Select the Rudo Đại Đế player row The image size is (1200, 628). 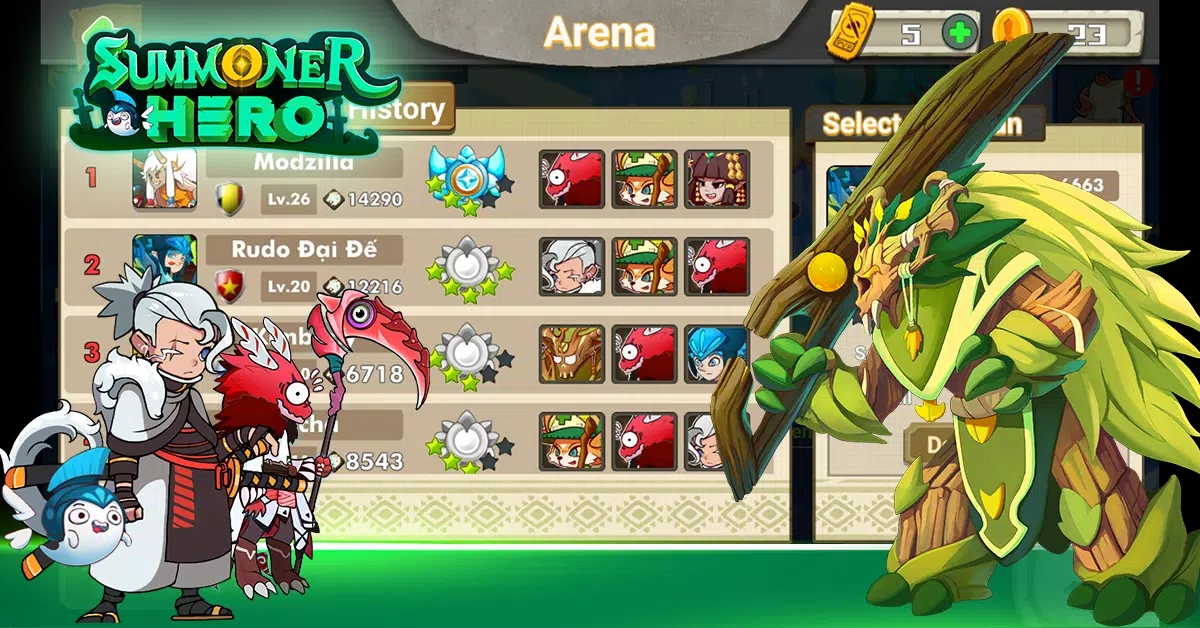point(304,249)
